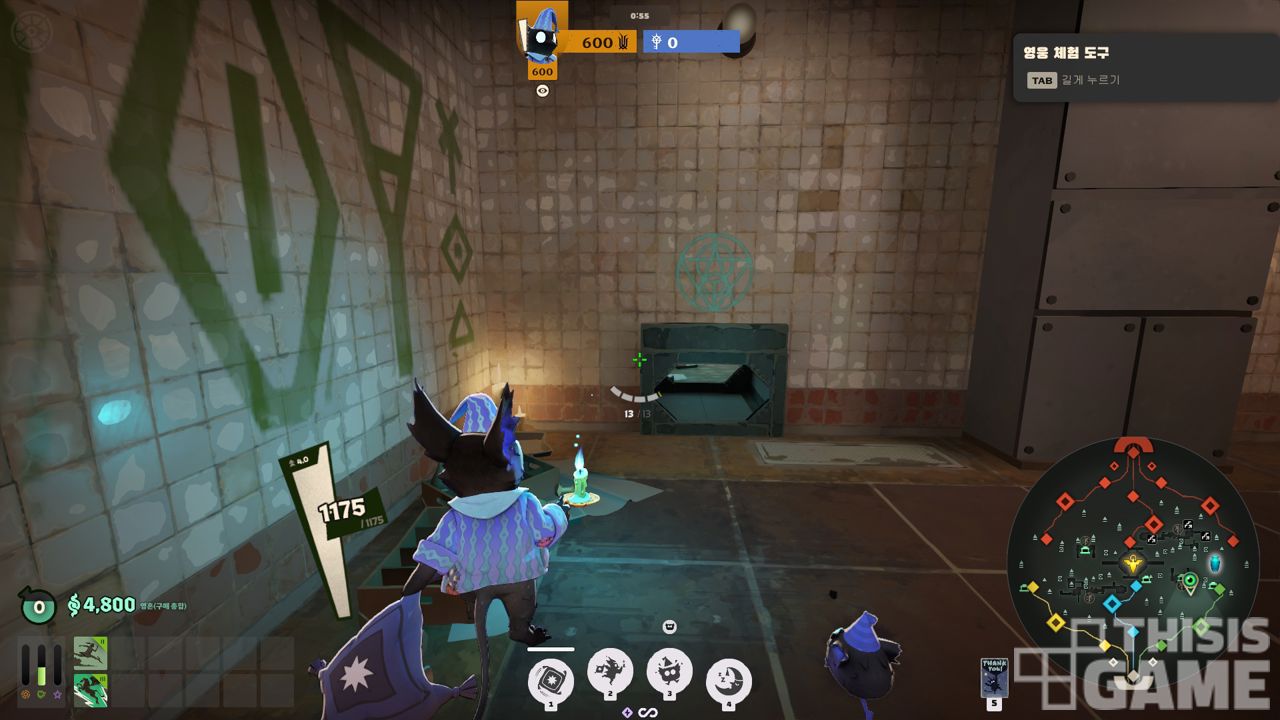Image resolution: width=1280 pixels, height=720 pixels.
Task: Click the circular minimap
Action: [x=1132, y=562]
